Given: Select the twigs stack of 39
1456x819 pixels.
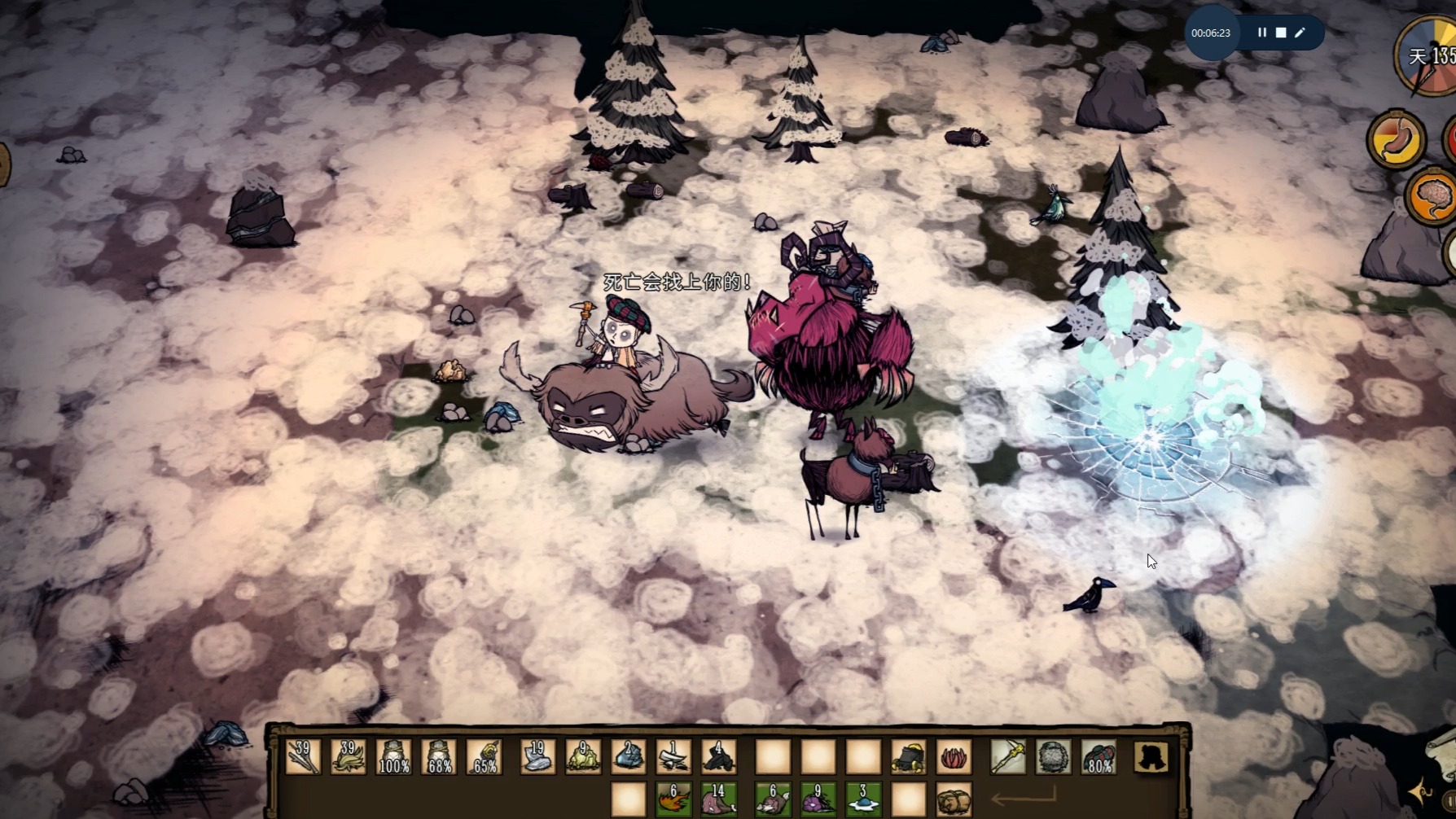Looking at the screenshot, I should 303,757.
